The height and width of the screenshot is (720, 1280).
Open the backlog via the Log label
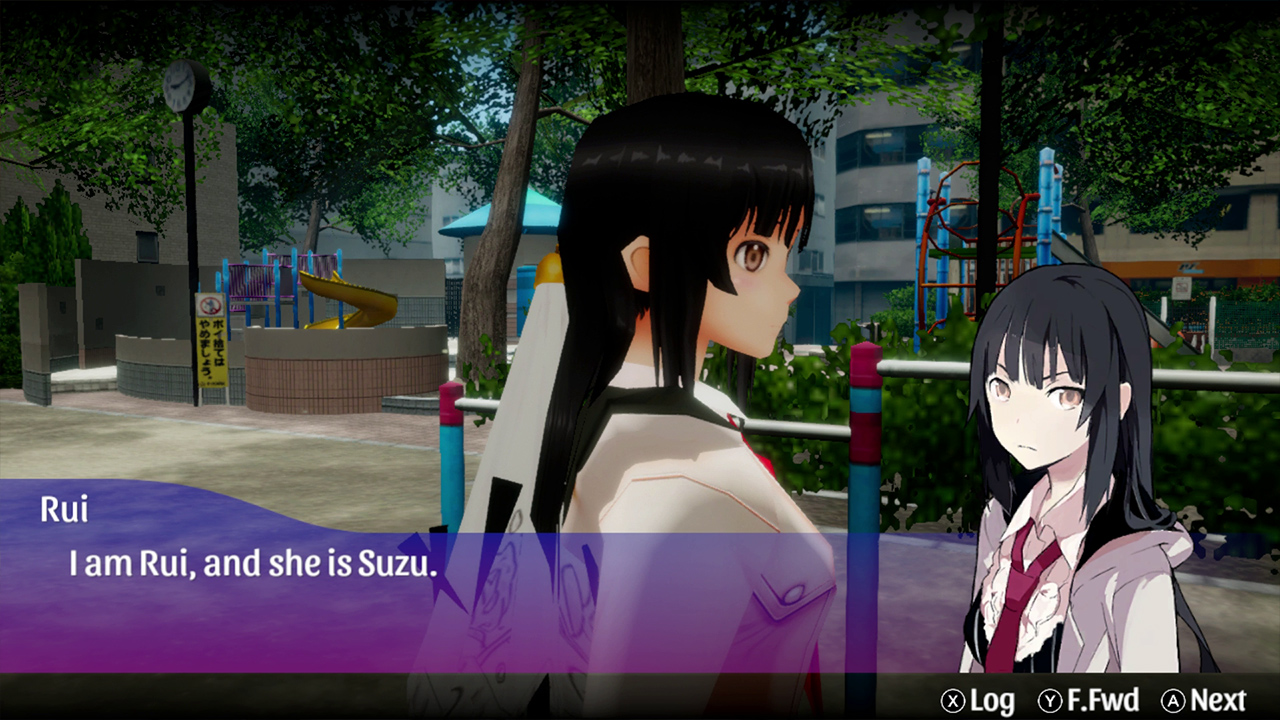(x=991, y=698)
